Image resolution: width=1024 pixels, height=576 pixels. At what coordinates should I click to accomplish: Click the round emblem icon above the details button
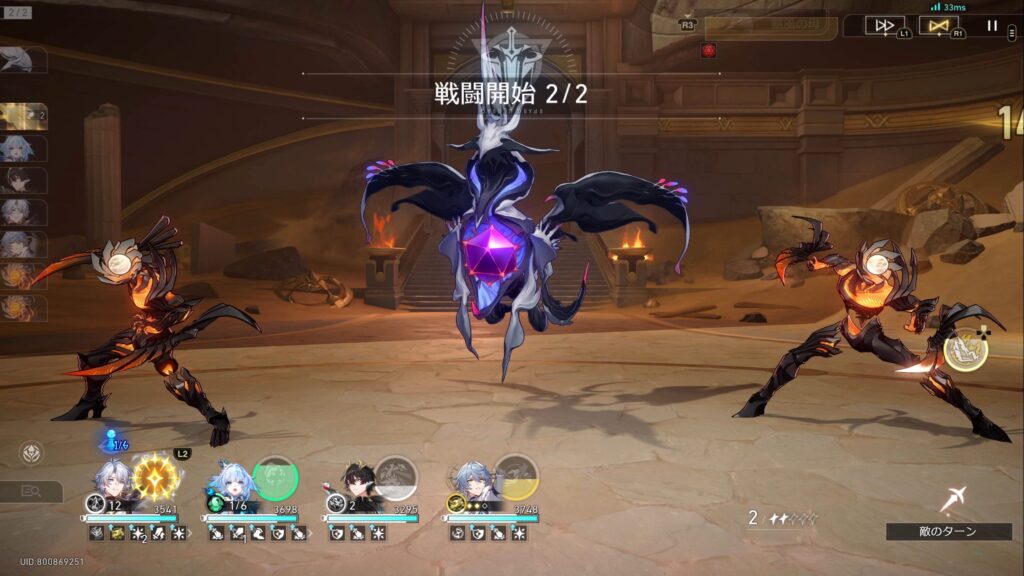click(32, 453)
